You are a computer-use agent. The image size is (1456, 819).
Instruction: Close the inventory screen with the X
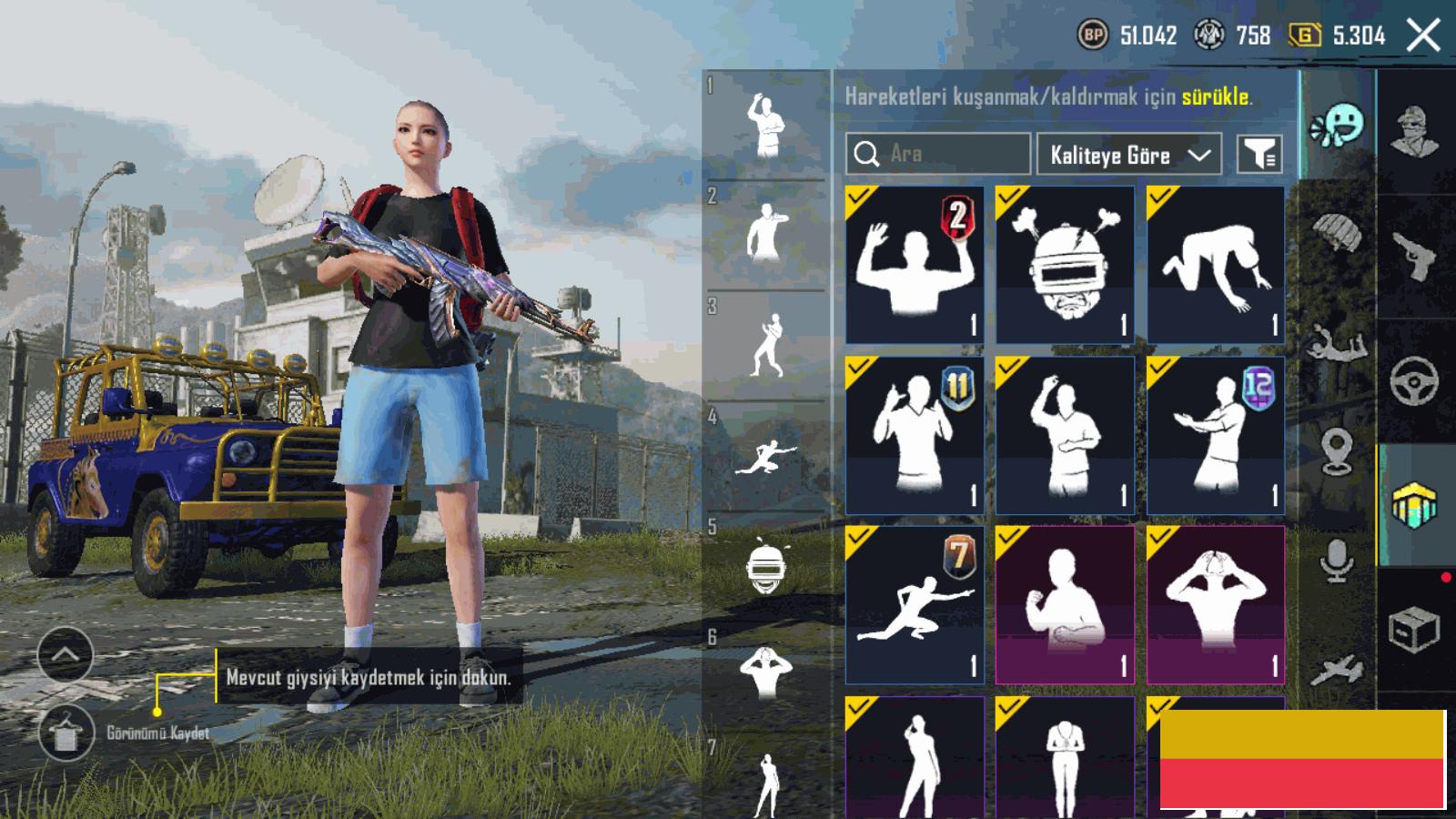tap(1423, 36)
